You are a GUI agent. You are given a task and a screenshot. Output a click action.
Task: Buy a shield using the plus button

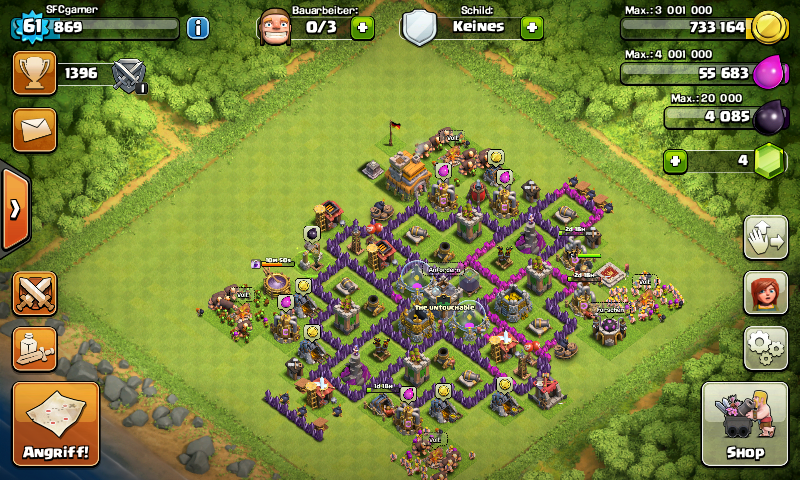pyautogui.click(x=532, y=27)
